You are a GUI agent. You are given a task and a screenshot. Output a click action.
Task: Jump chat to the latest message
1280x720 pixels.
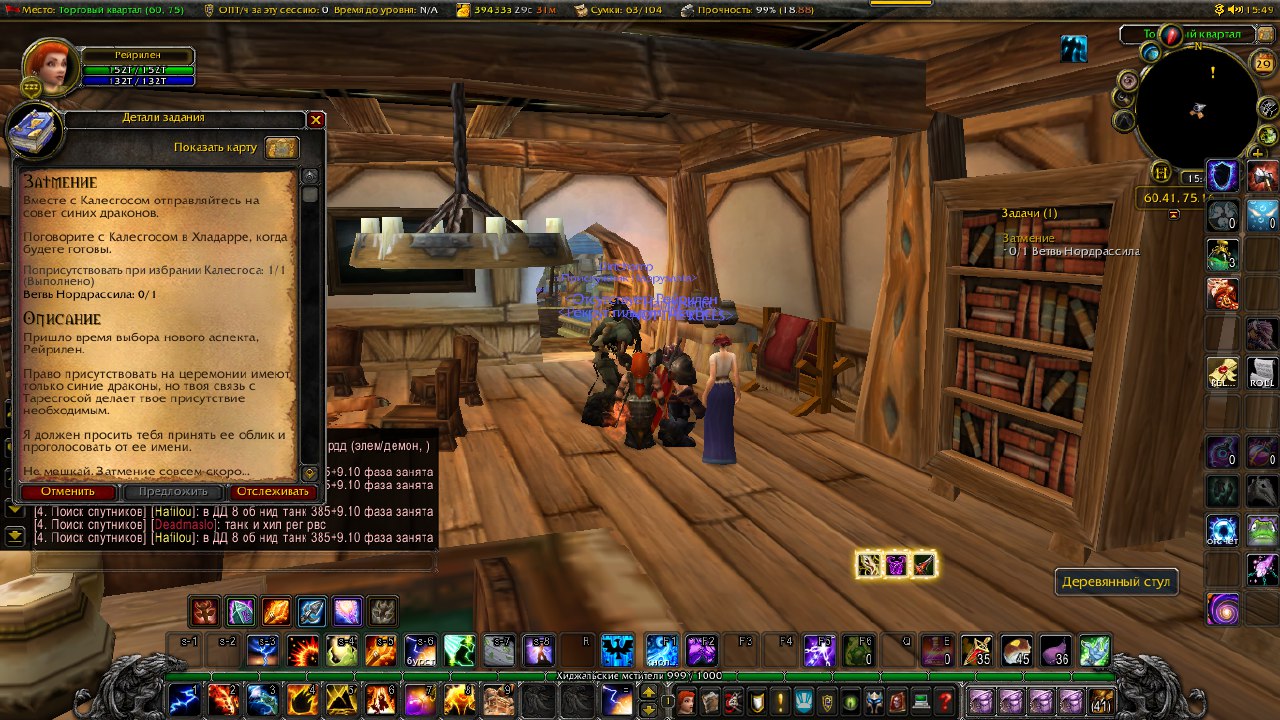click(14, 535)
